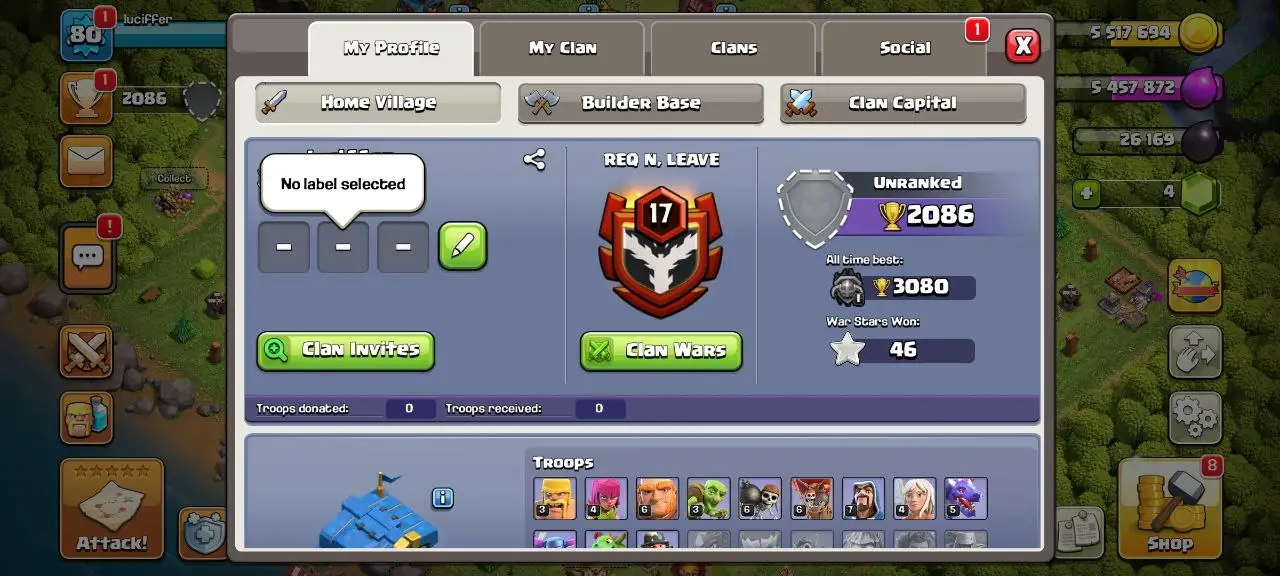This screenshot has width=1280, height=576.
Task: Select the Builder Base profile view
Action: 640,103
